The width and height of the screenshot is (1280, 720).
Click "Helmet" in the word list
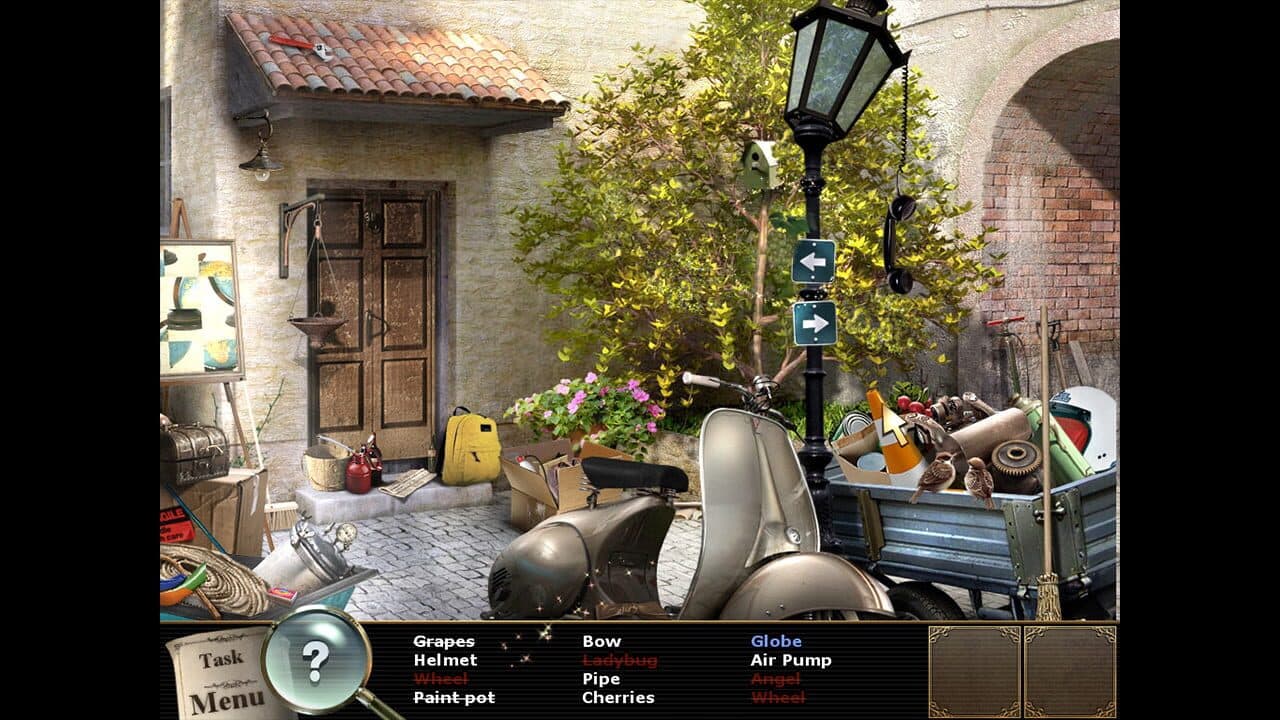point(447,659)
